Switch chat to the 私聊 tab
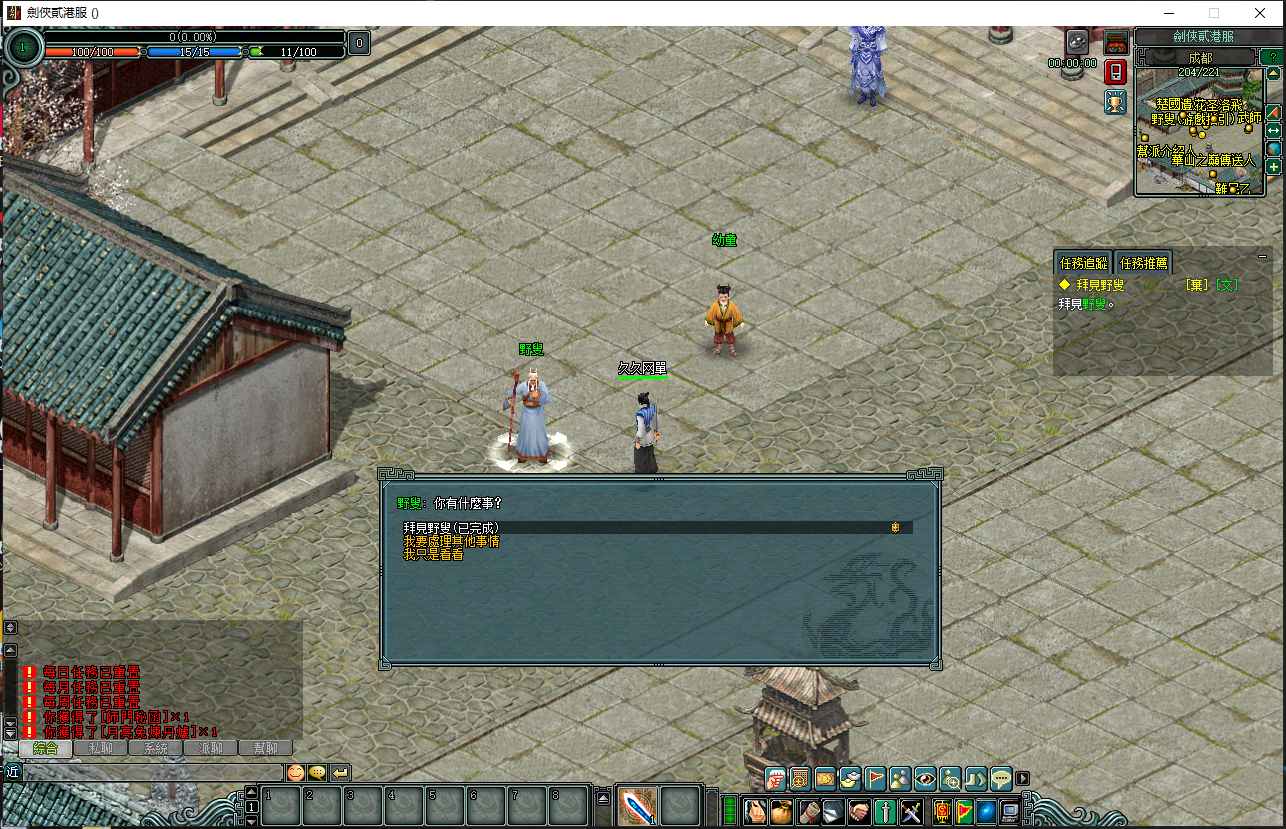Image resolution: width=1286 pixels, height=829 pixels. tap(100, 748)
